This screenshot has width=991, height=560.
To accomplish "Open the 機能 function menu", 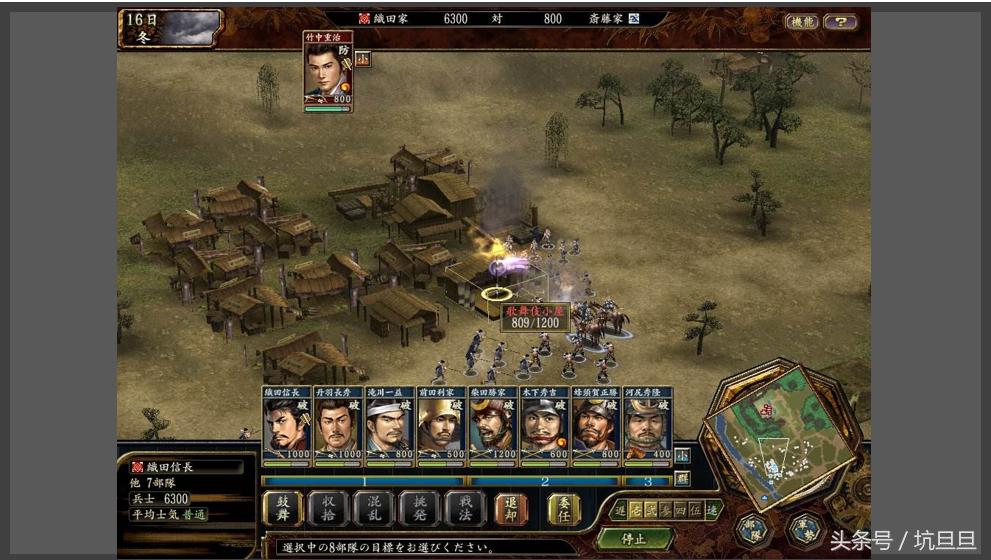I will [802, 22].
